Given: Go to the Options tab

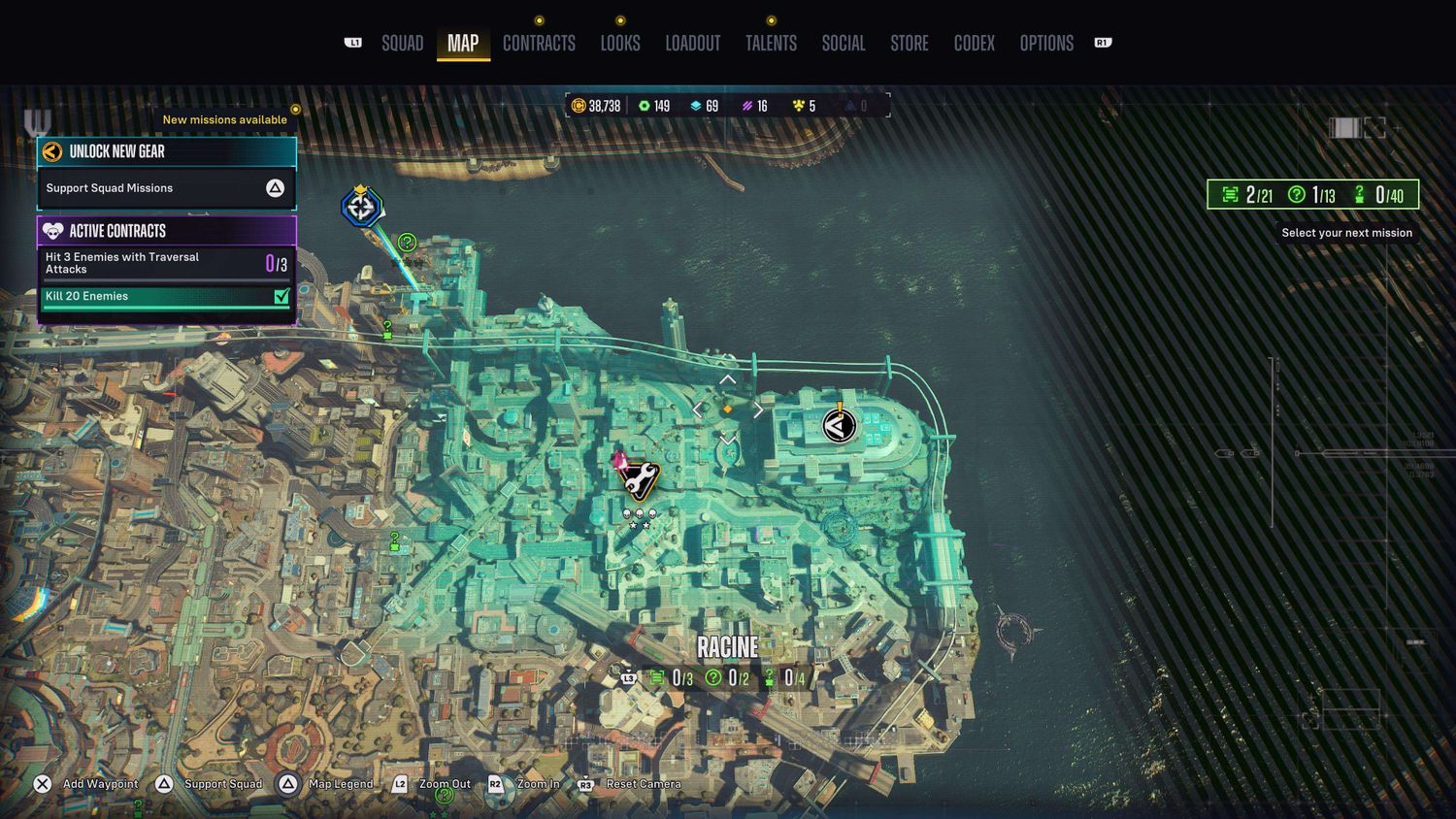Looking at the screenshot, I should pos(1046,43).
